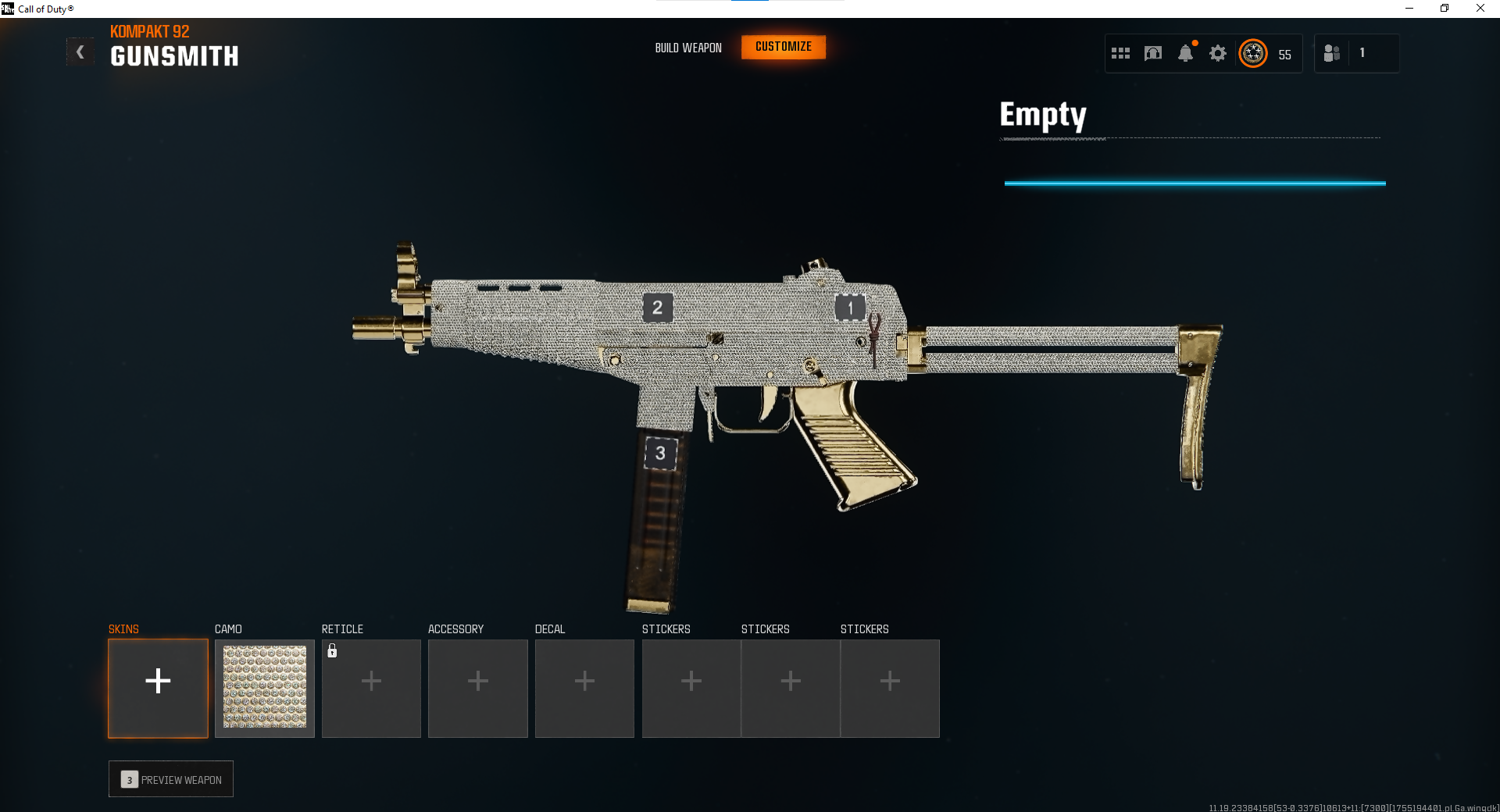Close the Call of Duty window
The image size is (1500, 812).
pyautogui.click(x=1480, y=9)
